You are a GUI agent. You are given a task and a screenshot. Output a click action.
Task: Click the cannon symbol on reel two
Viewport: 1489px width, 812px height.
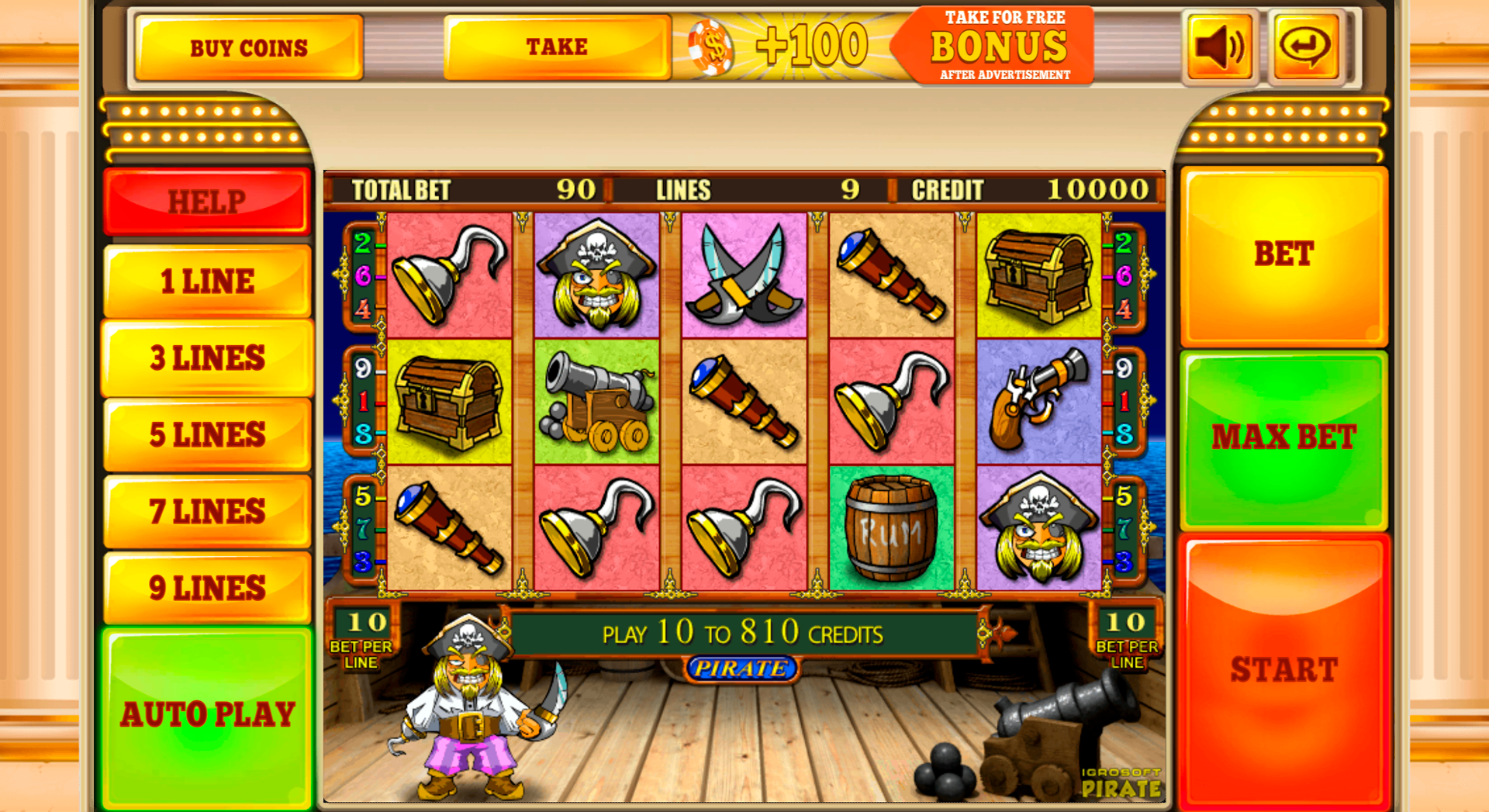click(596, 400)
